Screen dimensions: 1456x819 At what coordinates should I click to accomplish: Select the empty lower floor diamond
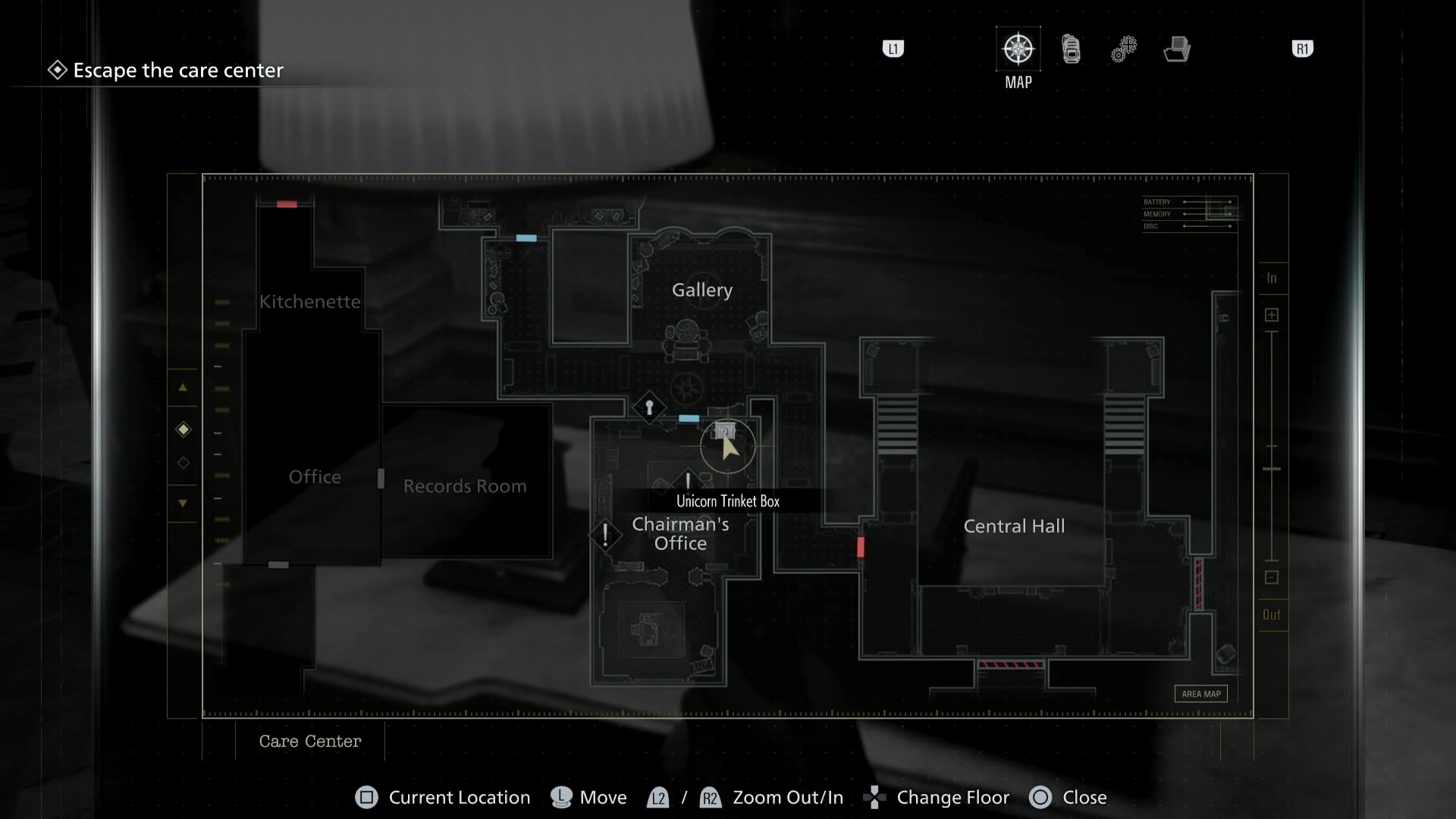[x=183, y=463]
